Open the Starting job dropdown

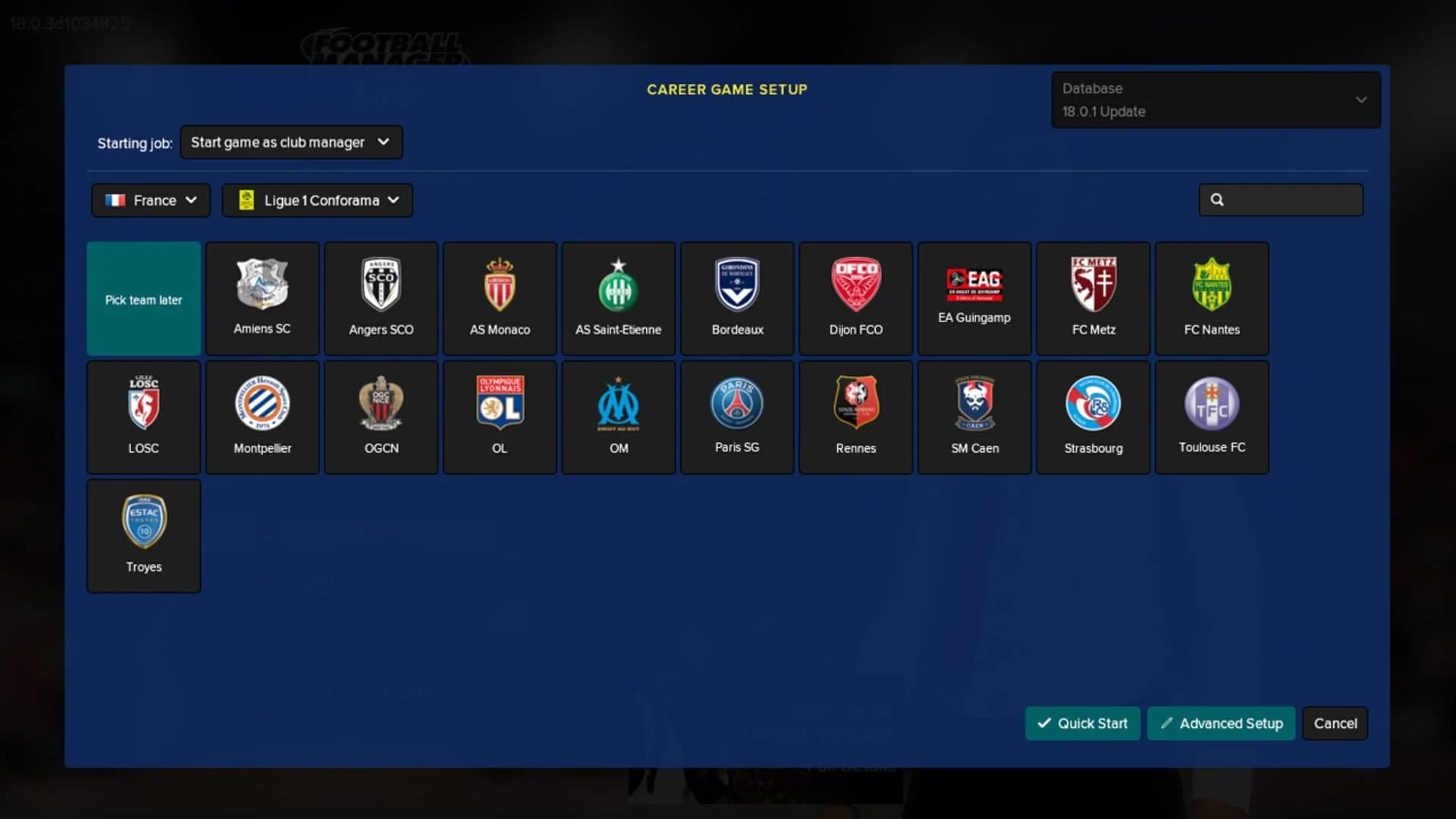[291, 142]
